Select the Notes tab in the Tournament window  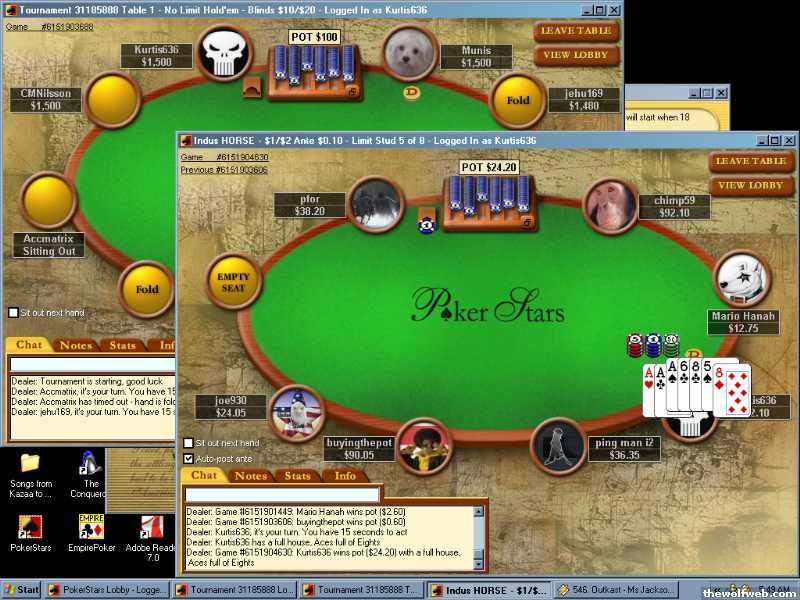(76, 346)
